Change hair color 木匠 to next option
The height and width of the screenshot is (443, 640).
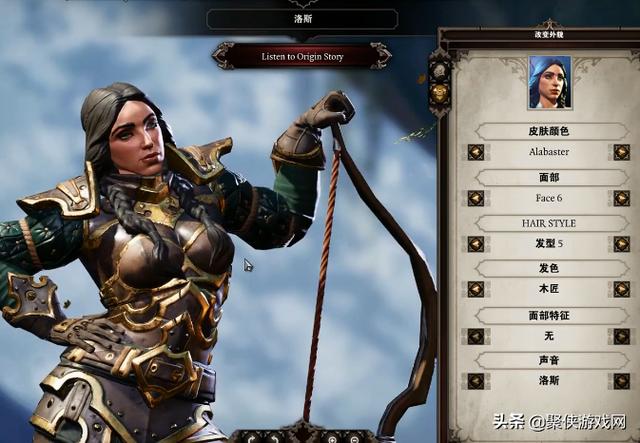[621, 290]
